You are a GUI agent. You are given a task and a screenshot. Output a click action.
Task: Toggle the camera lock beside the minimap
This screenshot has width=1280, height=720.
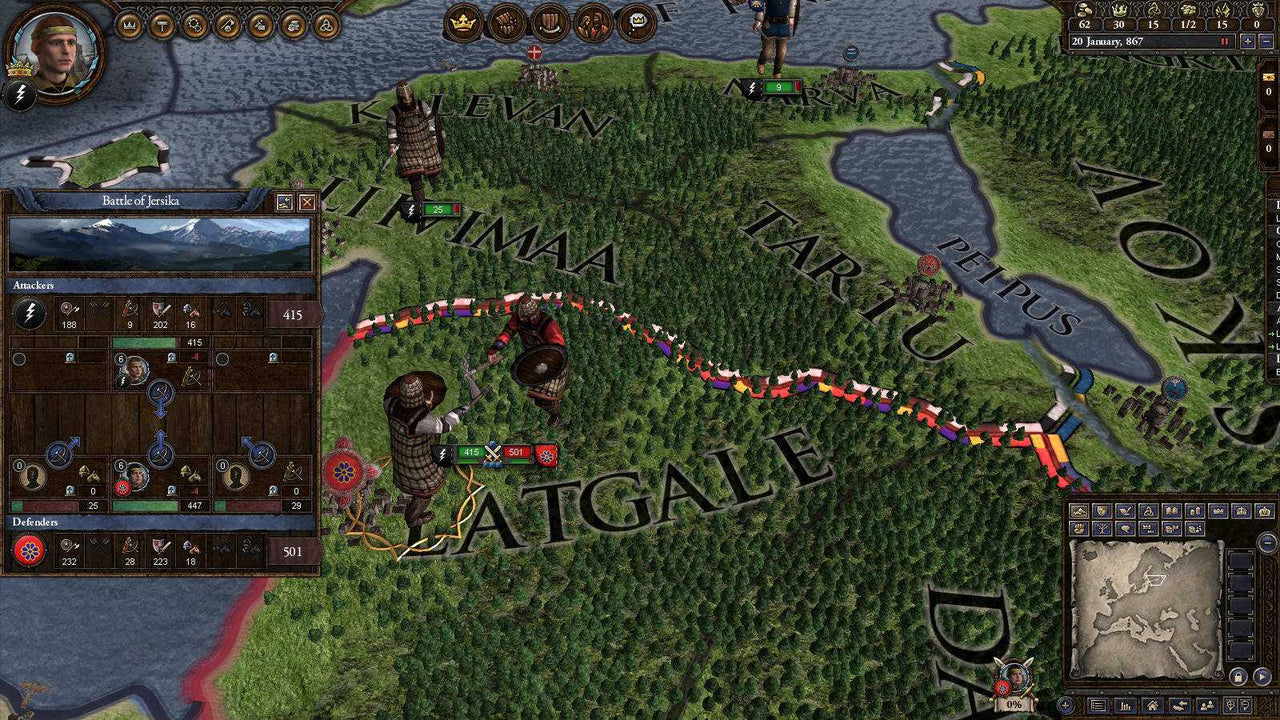click(1238, 678)
